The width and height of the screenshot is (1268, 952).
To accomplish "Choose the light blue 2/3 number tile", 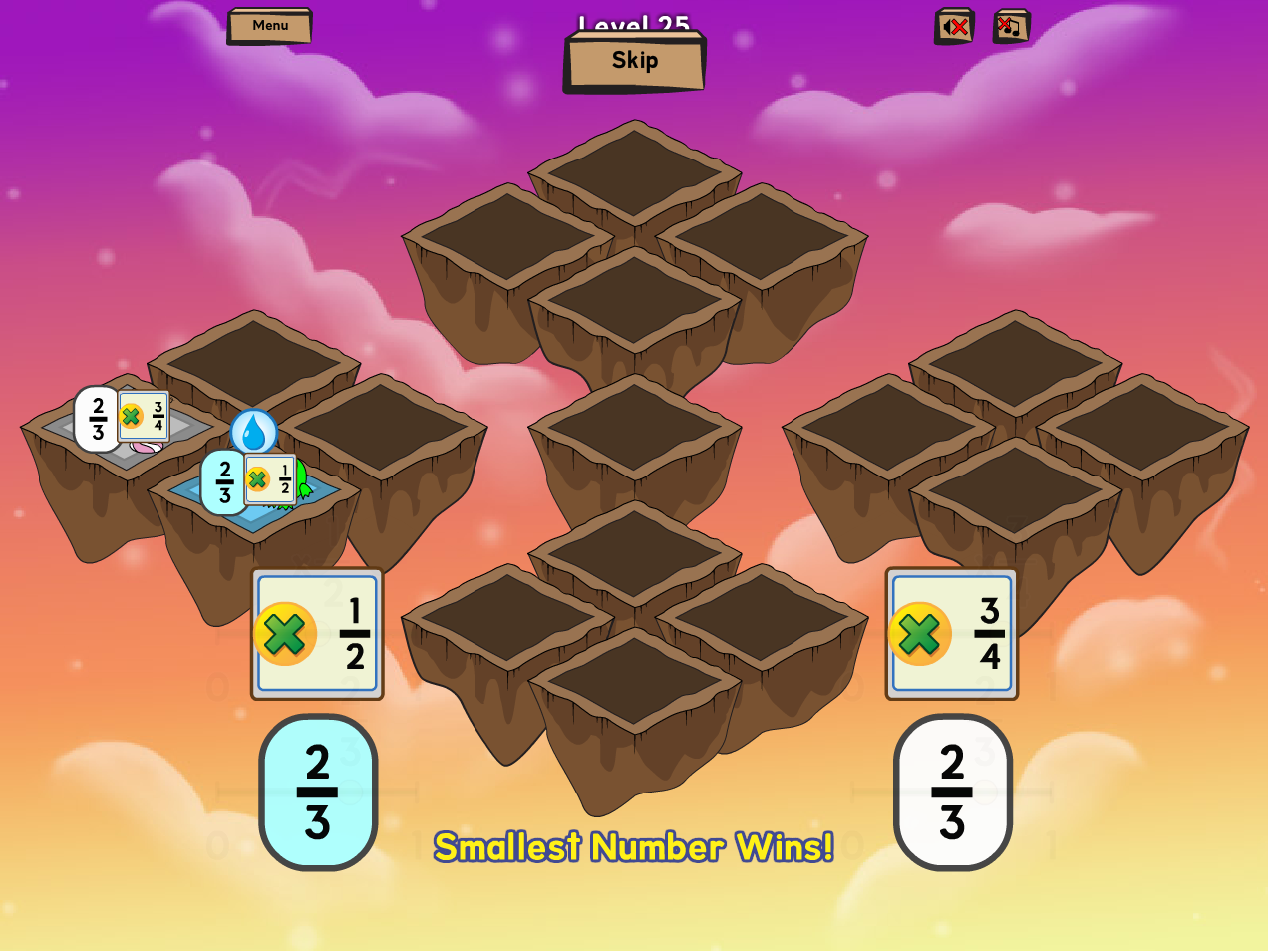I will (x=318, y=793).
